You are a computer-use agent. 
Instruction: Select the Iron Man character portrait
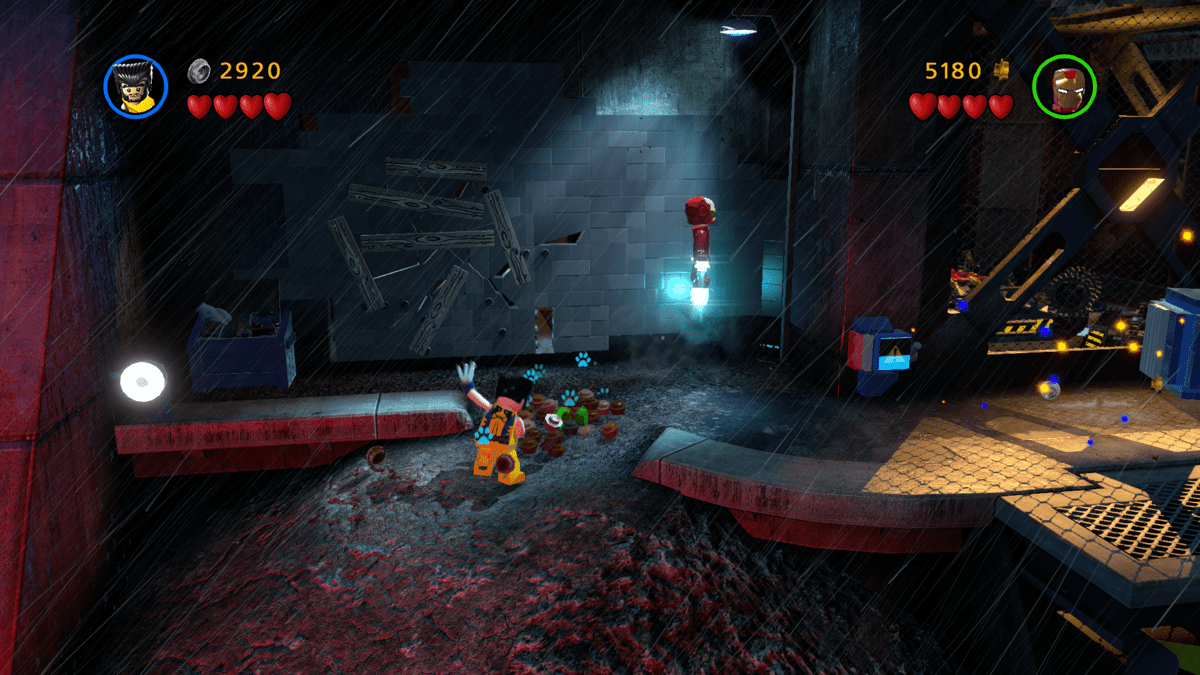tap(1064, 86)
